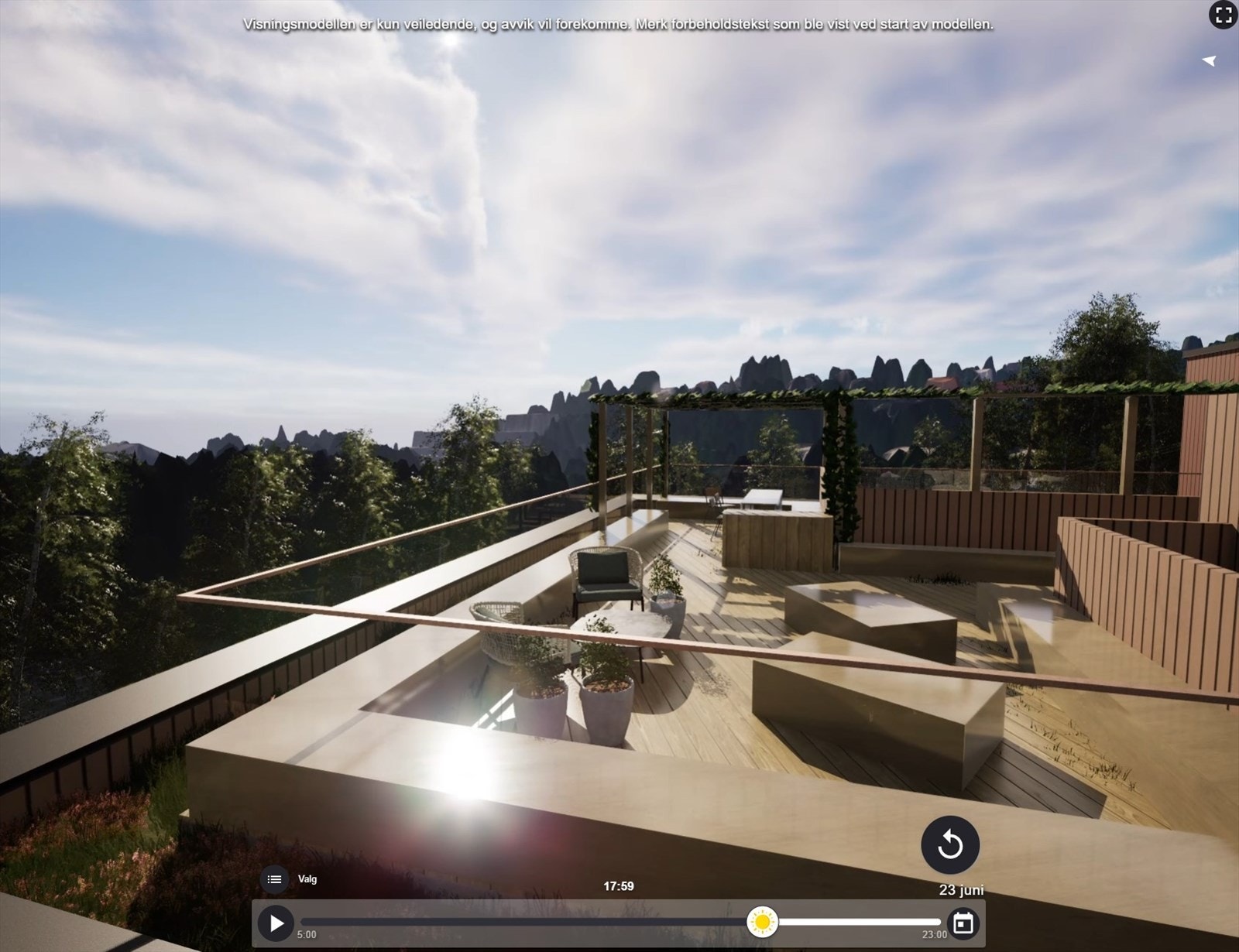Viewport: 1239px width, 952px height.
Task: Click the circular play button background
Action: tap(275, 923)
